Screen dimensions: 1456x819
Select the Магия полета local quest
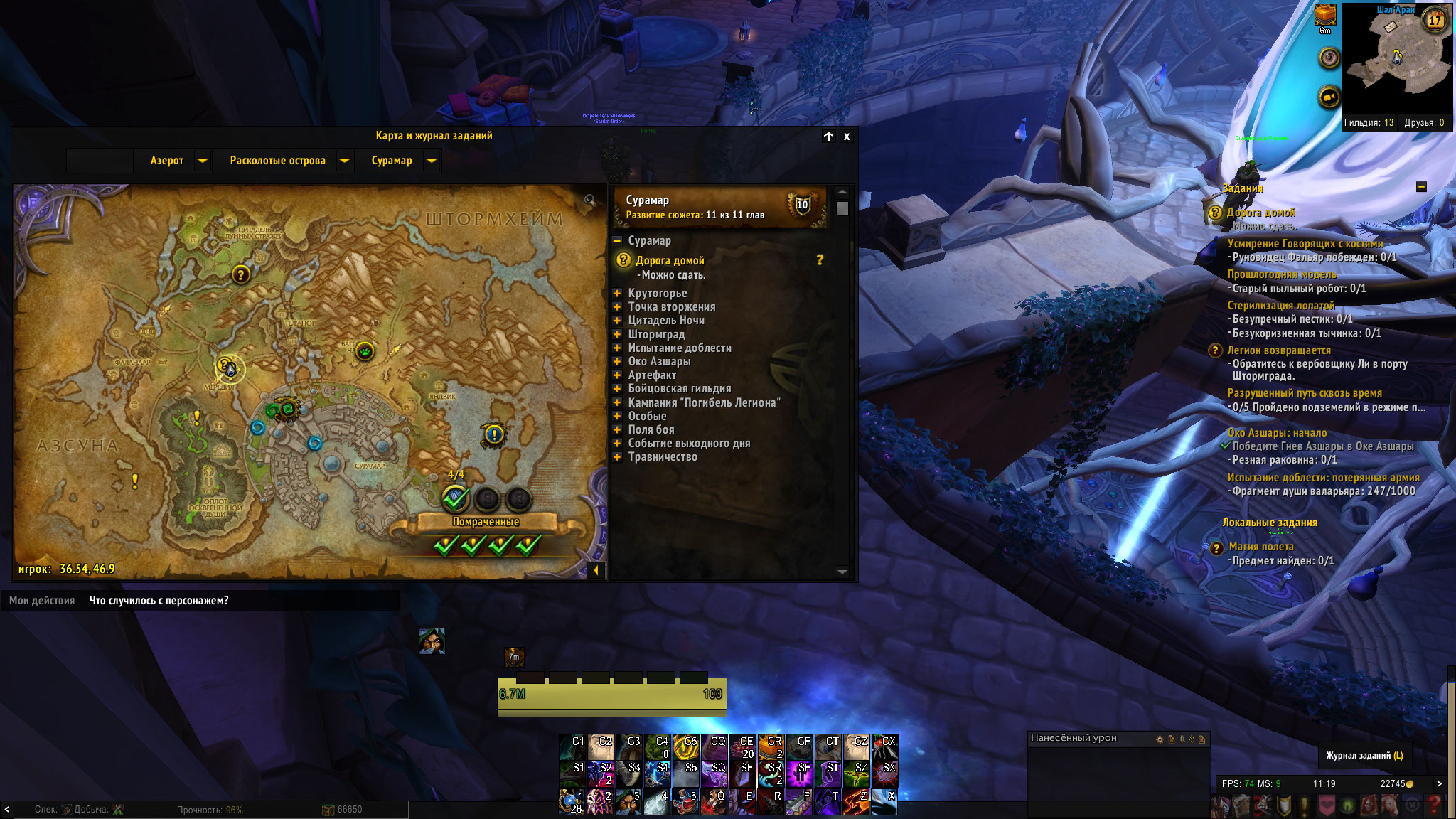click(x=1260, y=547)
